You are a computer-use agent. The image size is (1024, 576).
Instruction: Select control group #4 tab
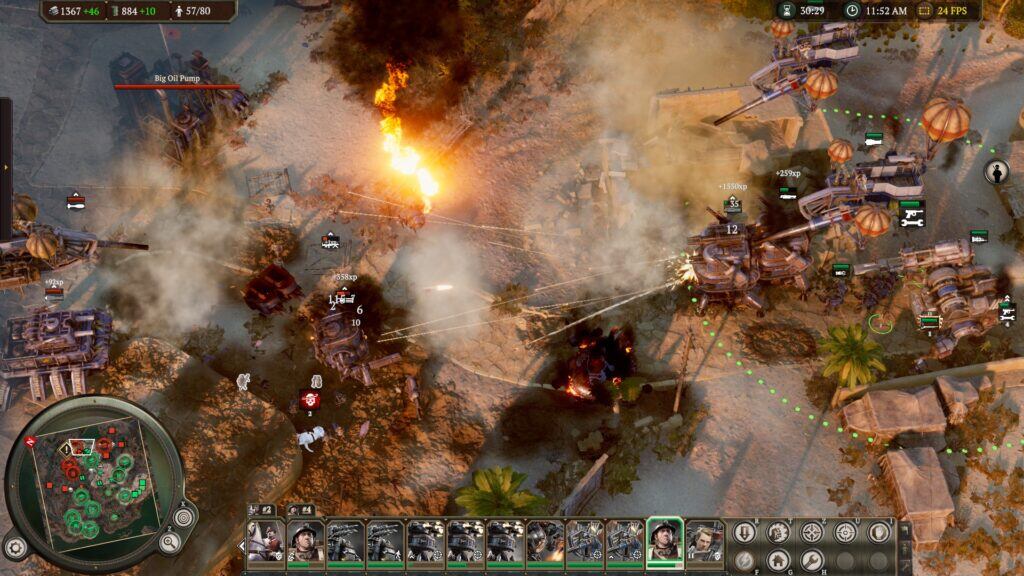[300, 510]
